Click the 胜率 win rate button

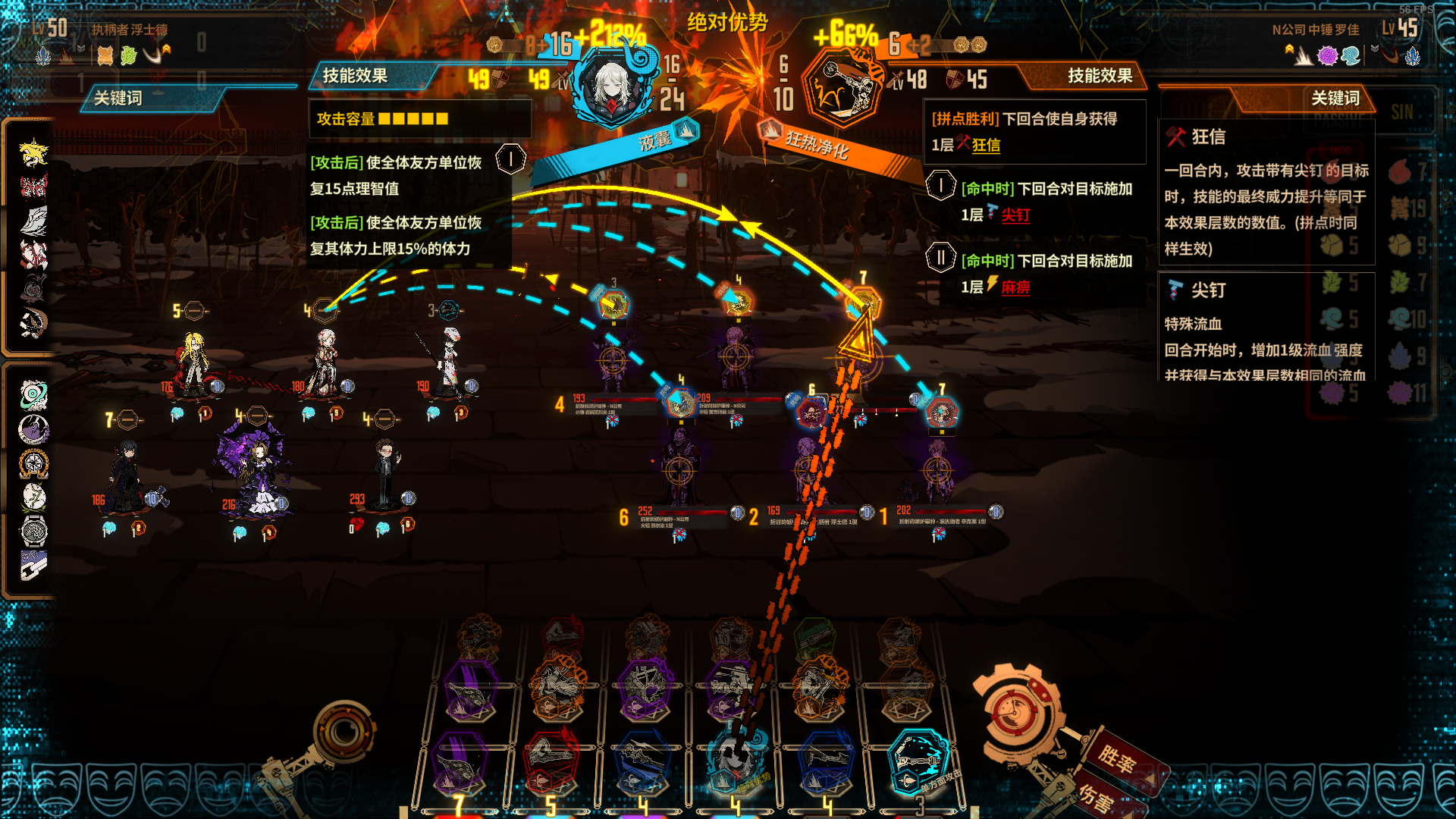pos(1119,758)
